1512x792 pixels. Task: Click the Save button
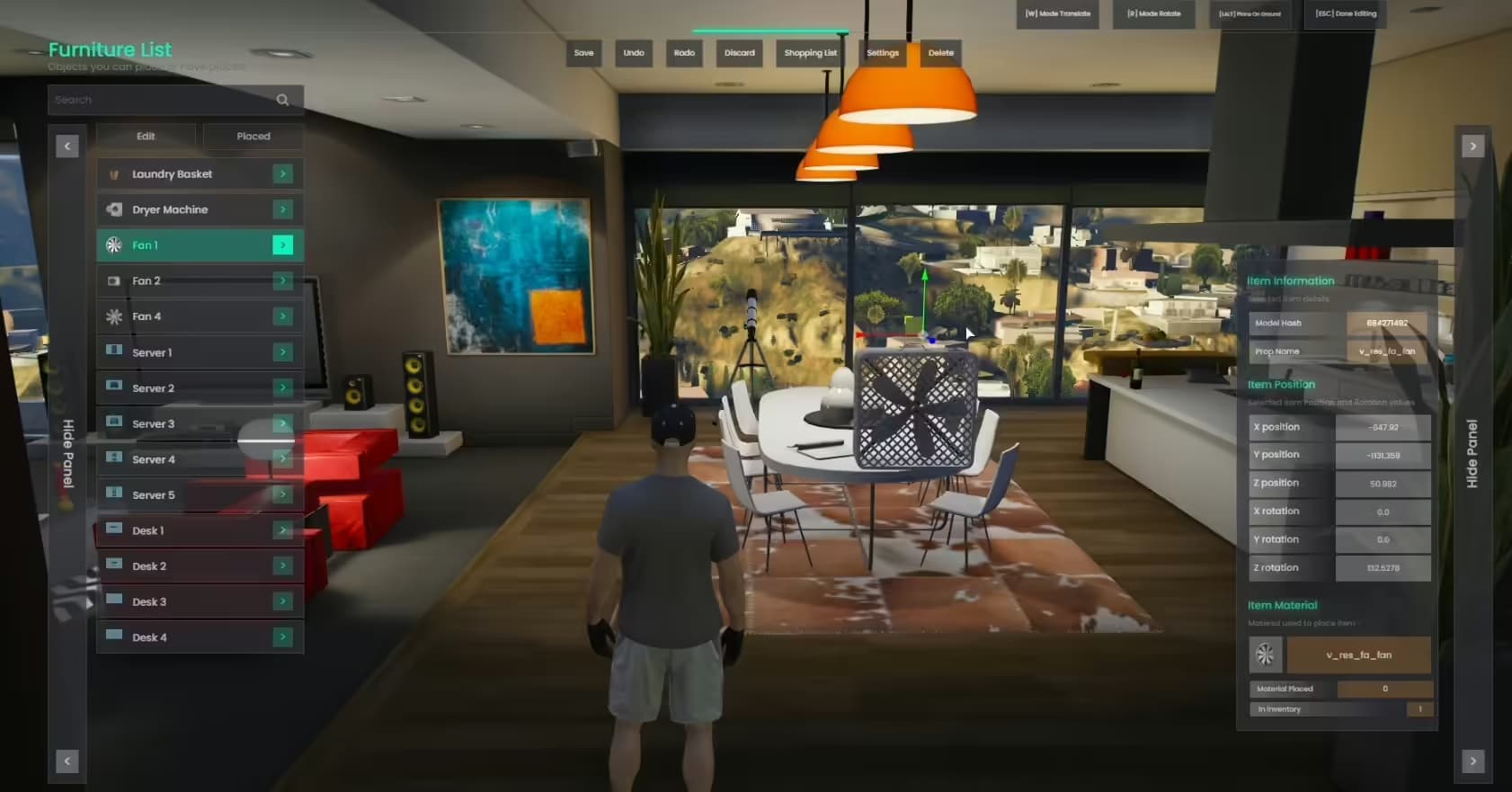pyautogui.click(x=583, y=53)
